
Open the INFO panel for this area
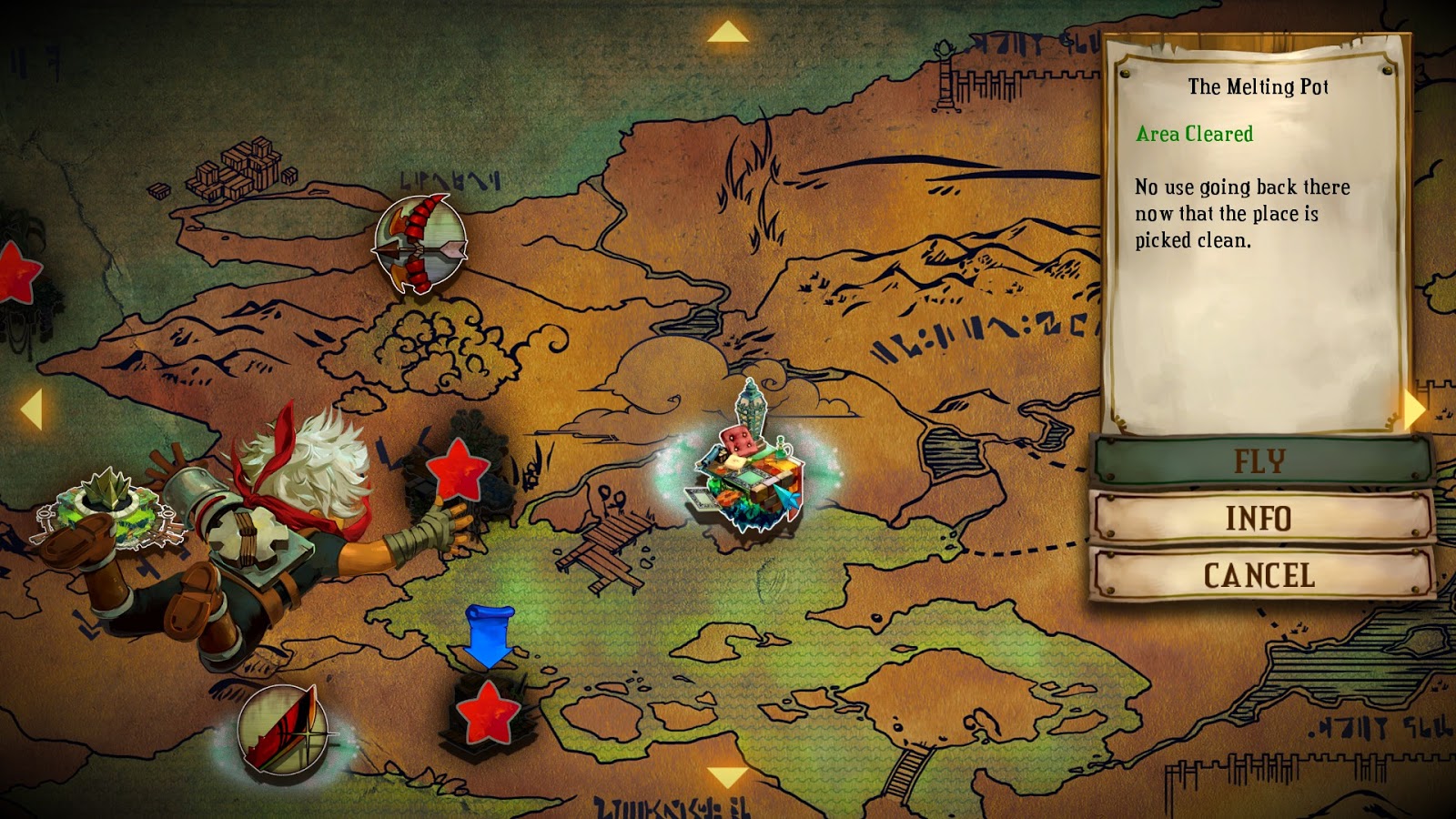1259,519
